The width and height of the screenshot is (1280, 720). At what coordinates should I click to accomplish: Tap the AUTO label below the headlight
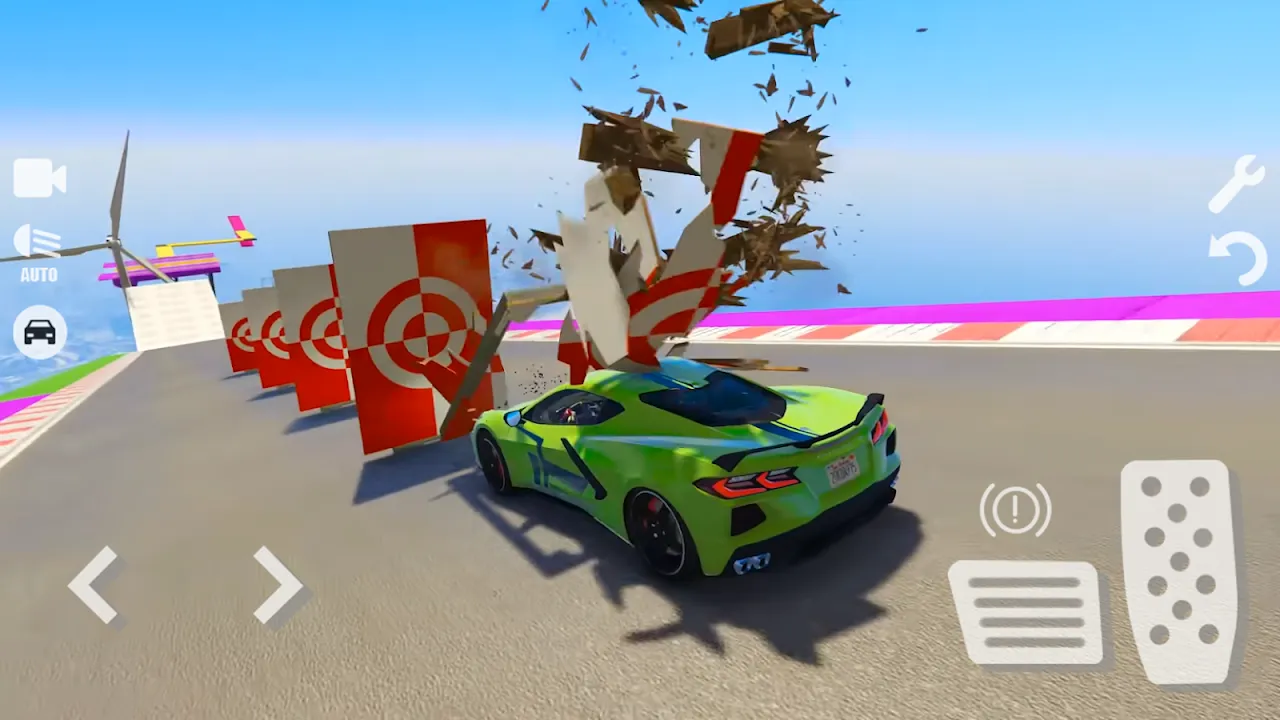click(40, 272)
